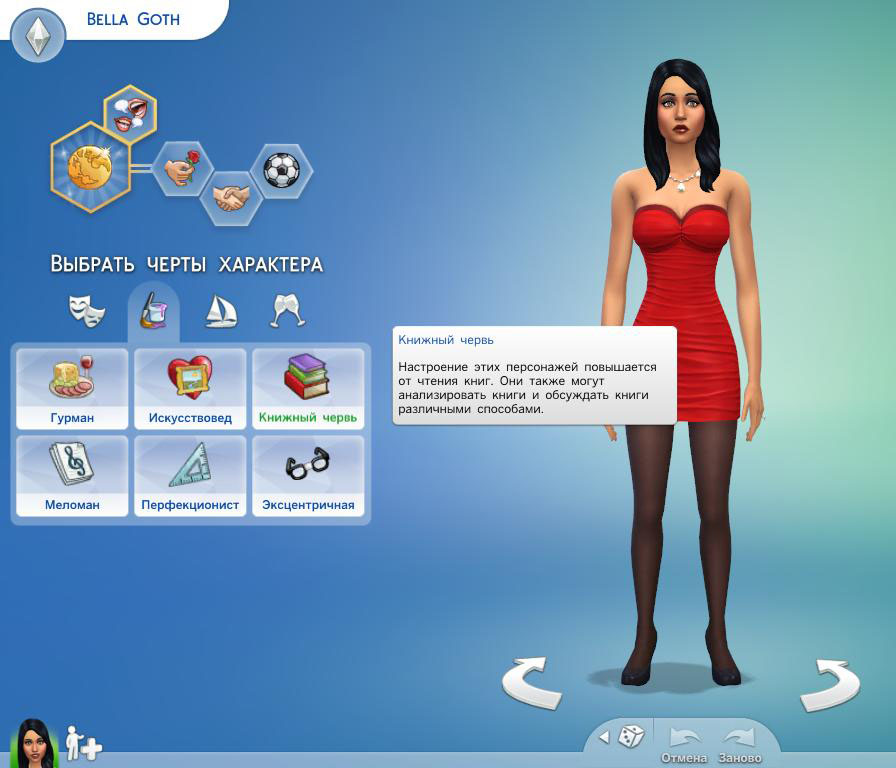Add a new Sim to the household
This screenshot has height=768, width=896.
point(83,744)
